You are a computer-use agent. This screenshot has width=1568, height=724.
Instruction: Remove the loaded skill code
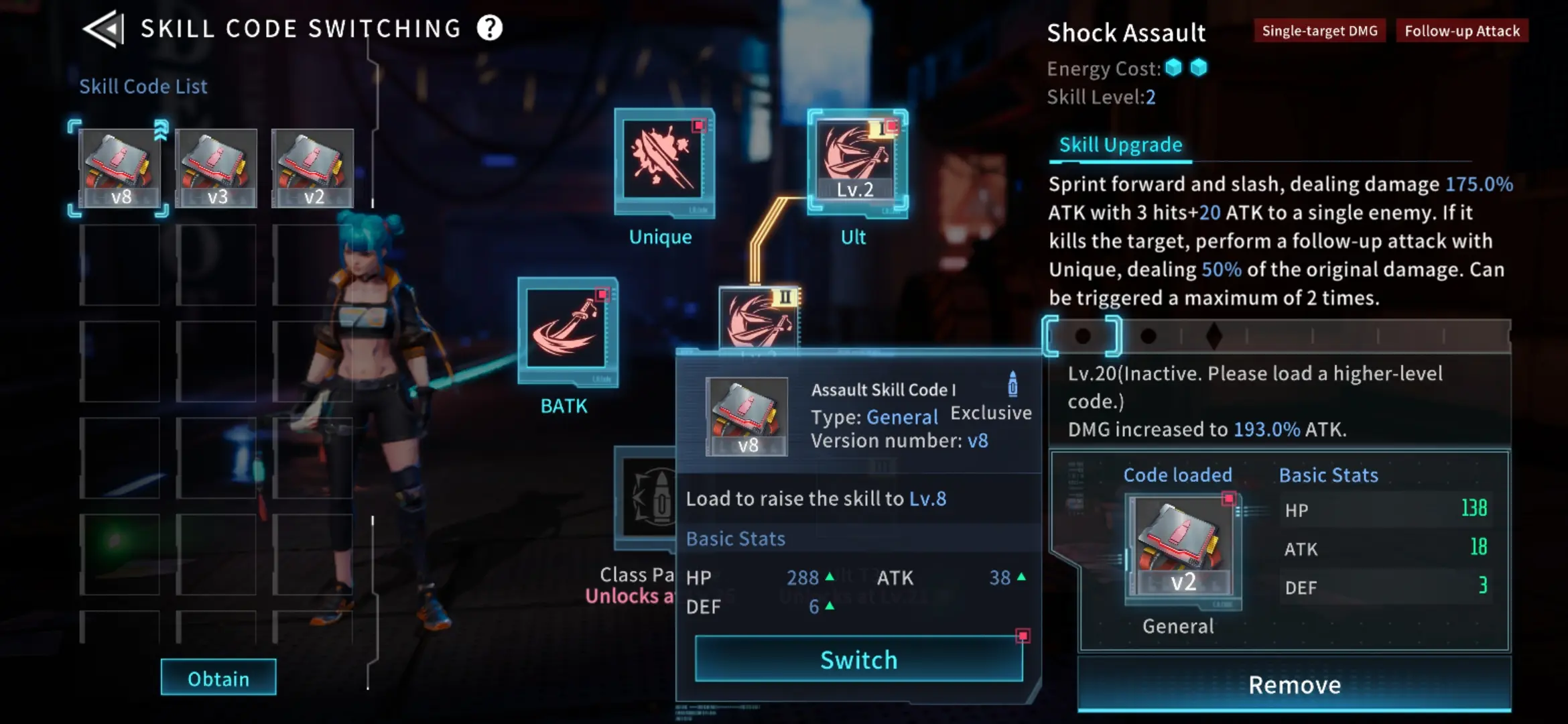point(1294,684)
